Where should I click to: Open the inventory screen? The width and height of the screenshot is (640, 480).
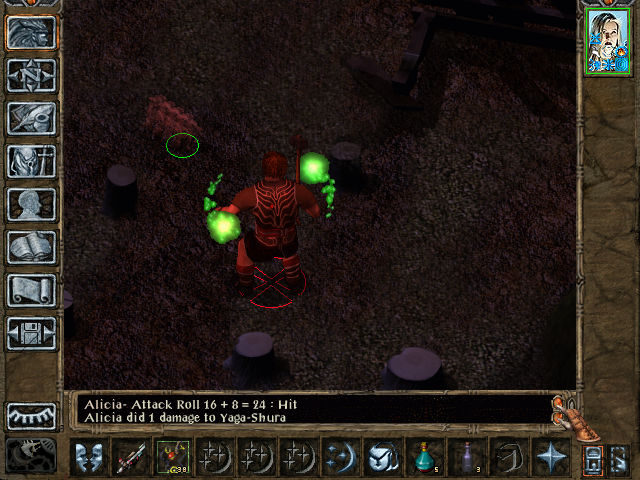pos(31,161)
